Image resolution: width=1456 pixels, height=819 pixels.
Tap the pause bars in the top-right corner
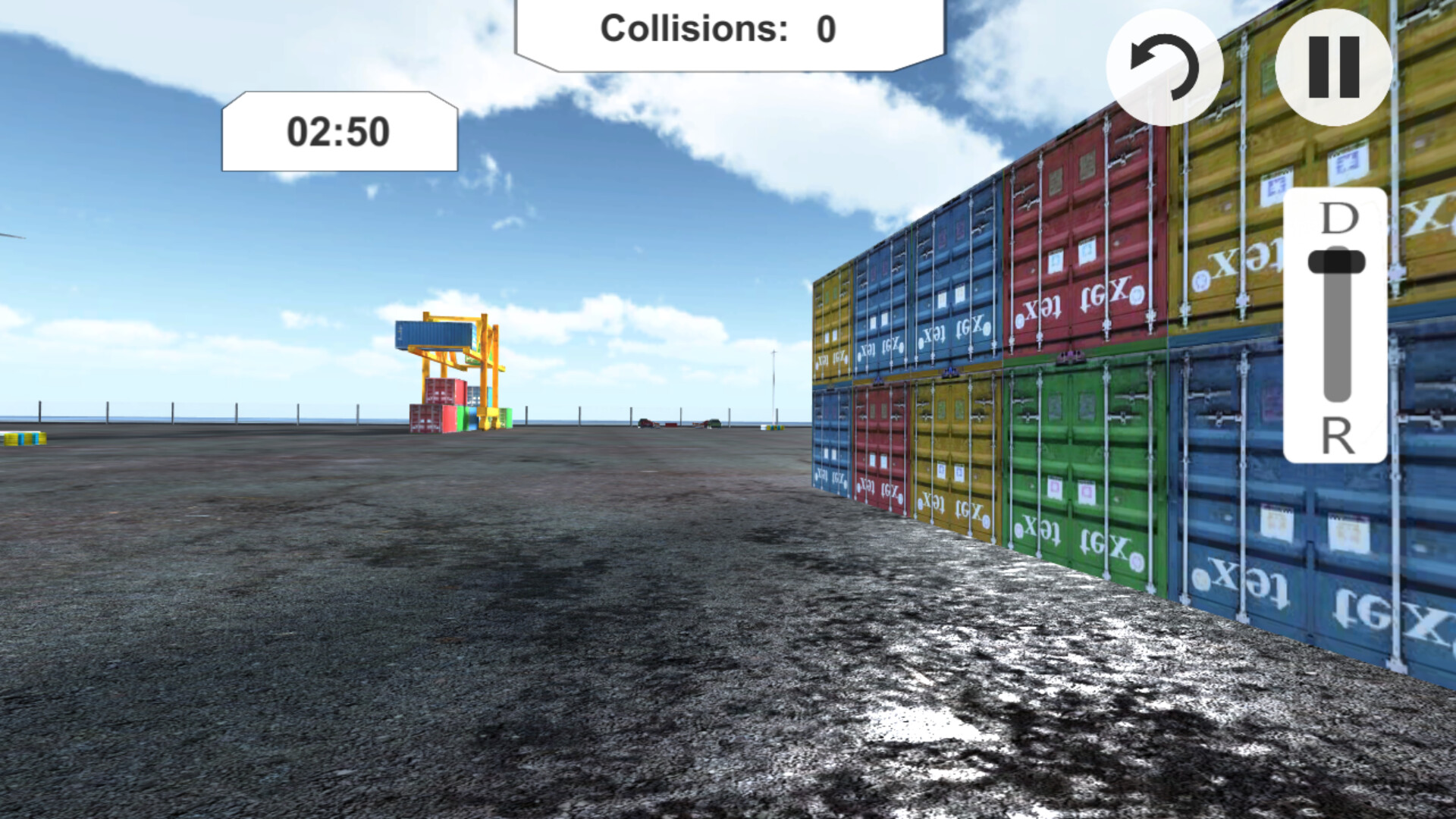point(1332,68)
